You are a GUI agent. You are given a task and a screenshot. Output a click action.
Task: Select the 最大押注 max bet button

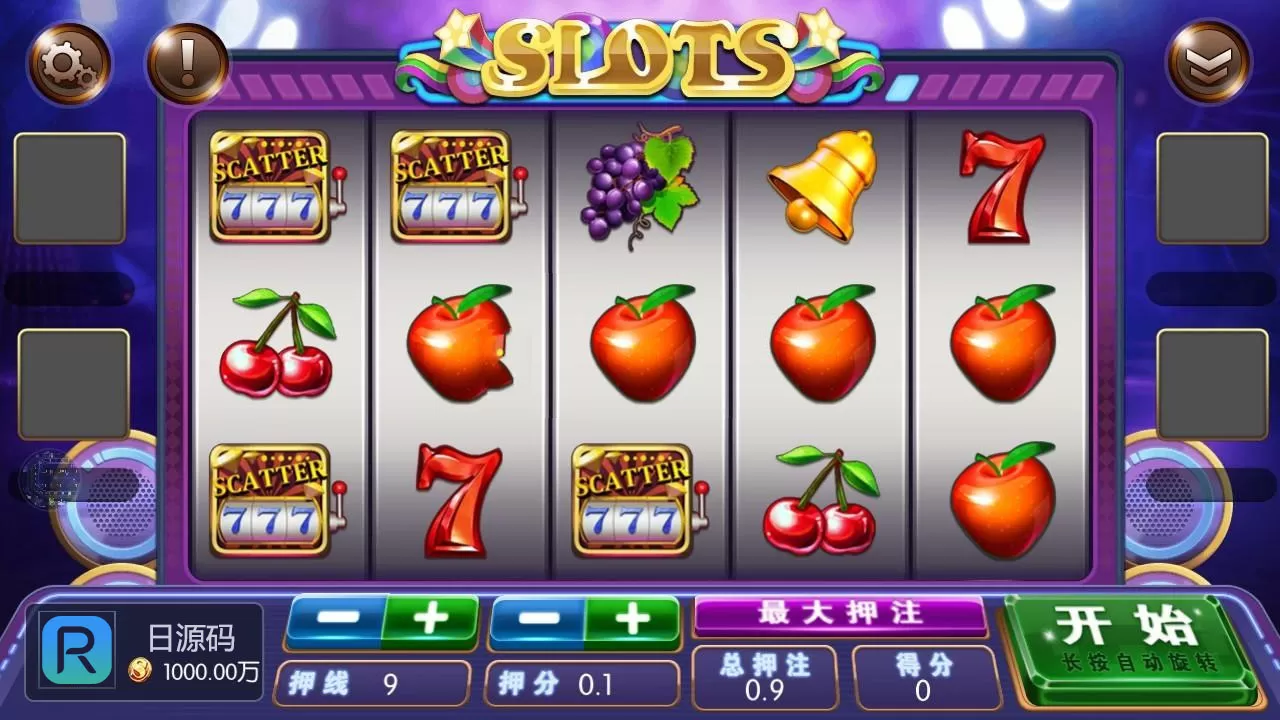(x=840, y=614)
